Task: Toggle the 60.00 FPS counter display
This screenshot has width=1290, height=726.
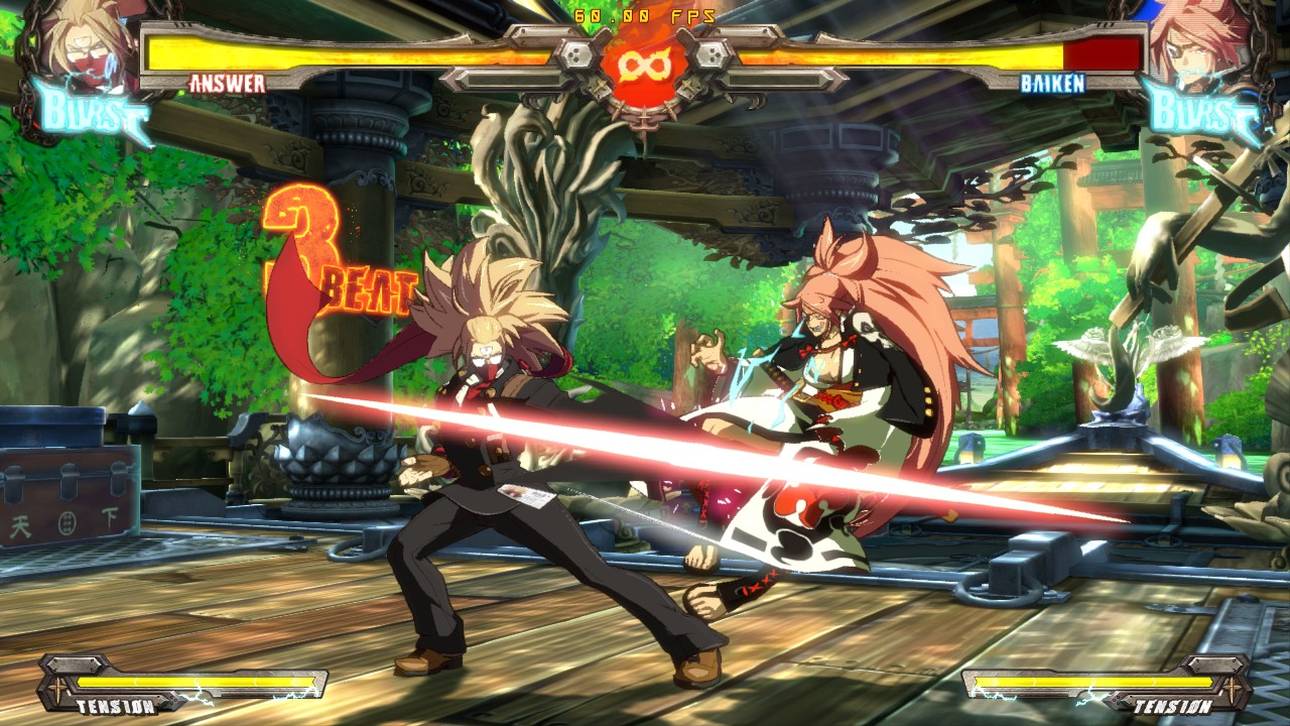Action: pos(645,14)
